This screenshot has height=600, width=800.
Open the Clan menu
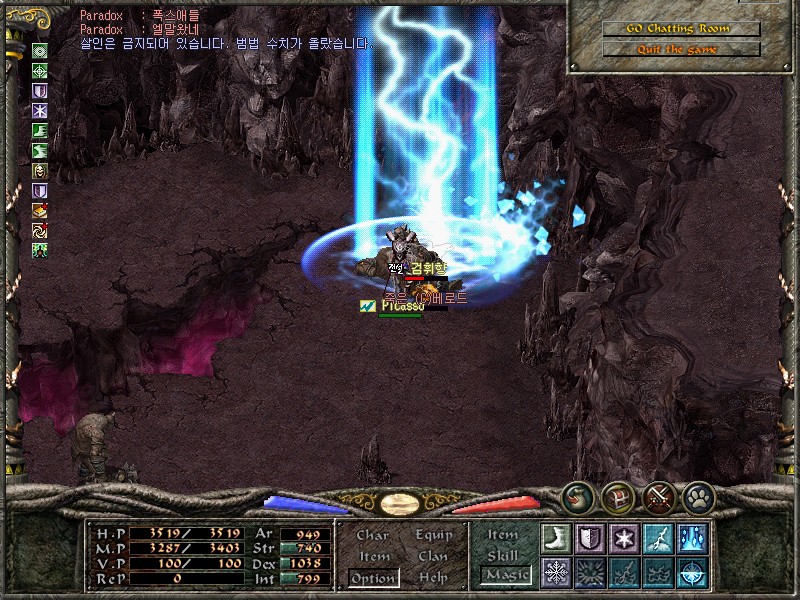coord(433,556)
